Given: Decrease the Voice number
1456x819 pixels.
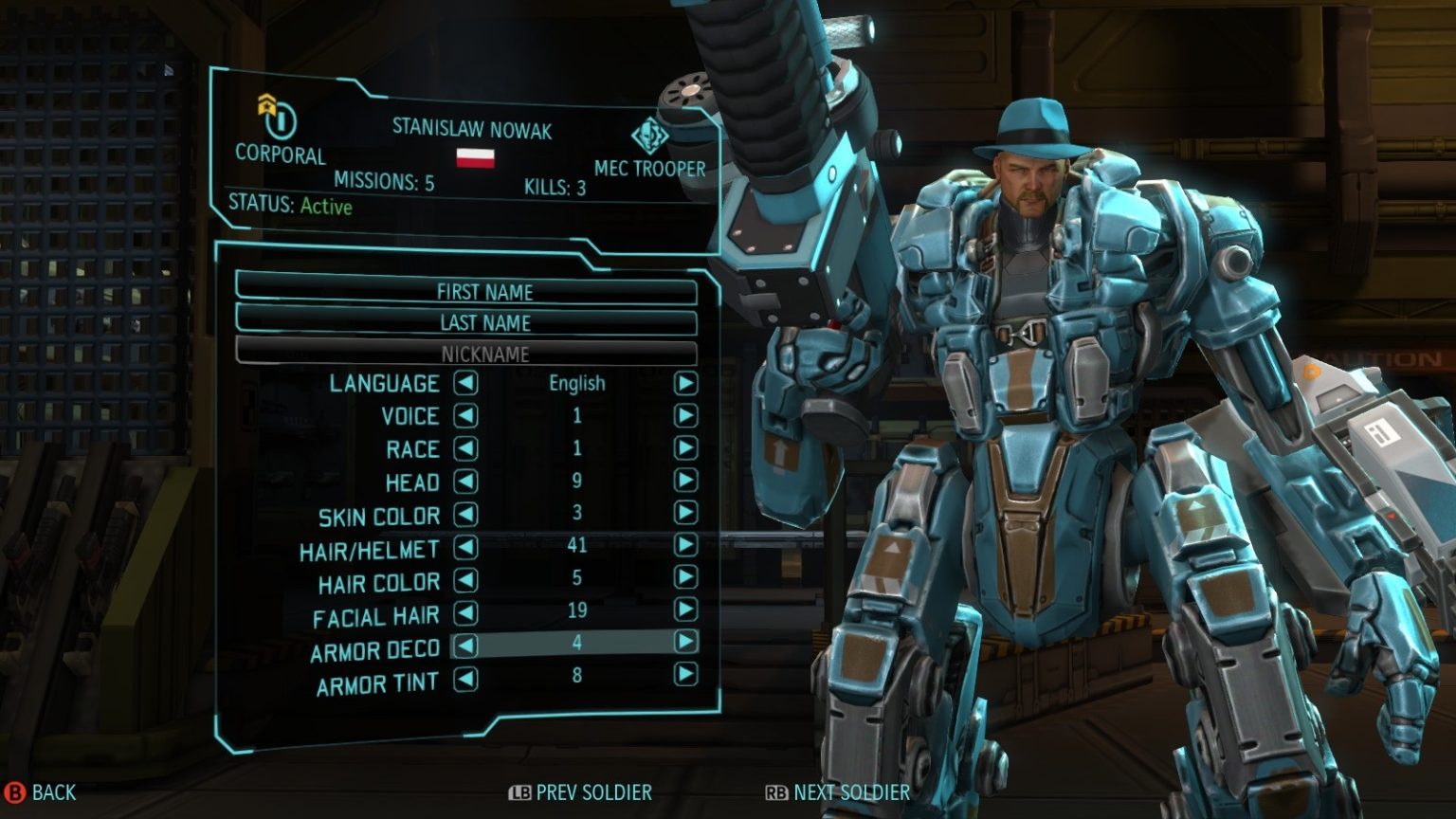Looking at the screenshot, I should (465, 415).
